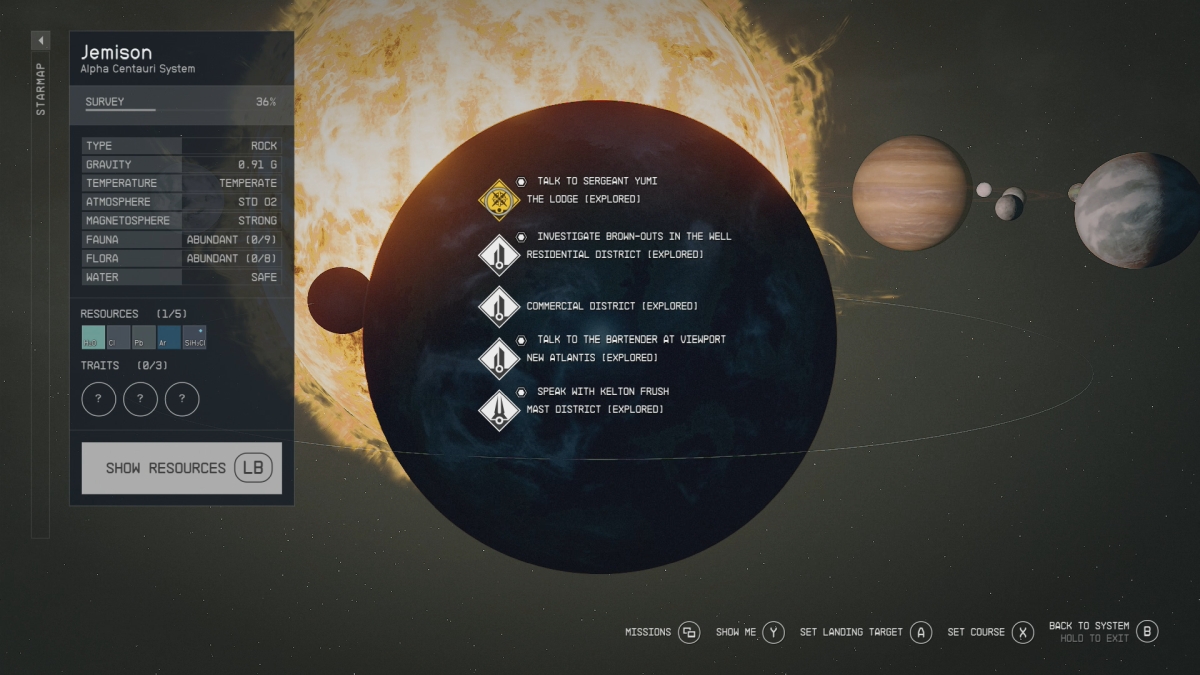Select the Commercial District landing marker
The height and width of the screenshot is (675, 1200).
[x=498, y=306]
